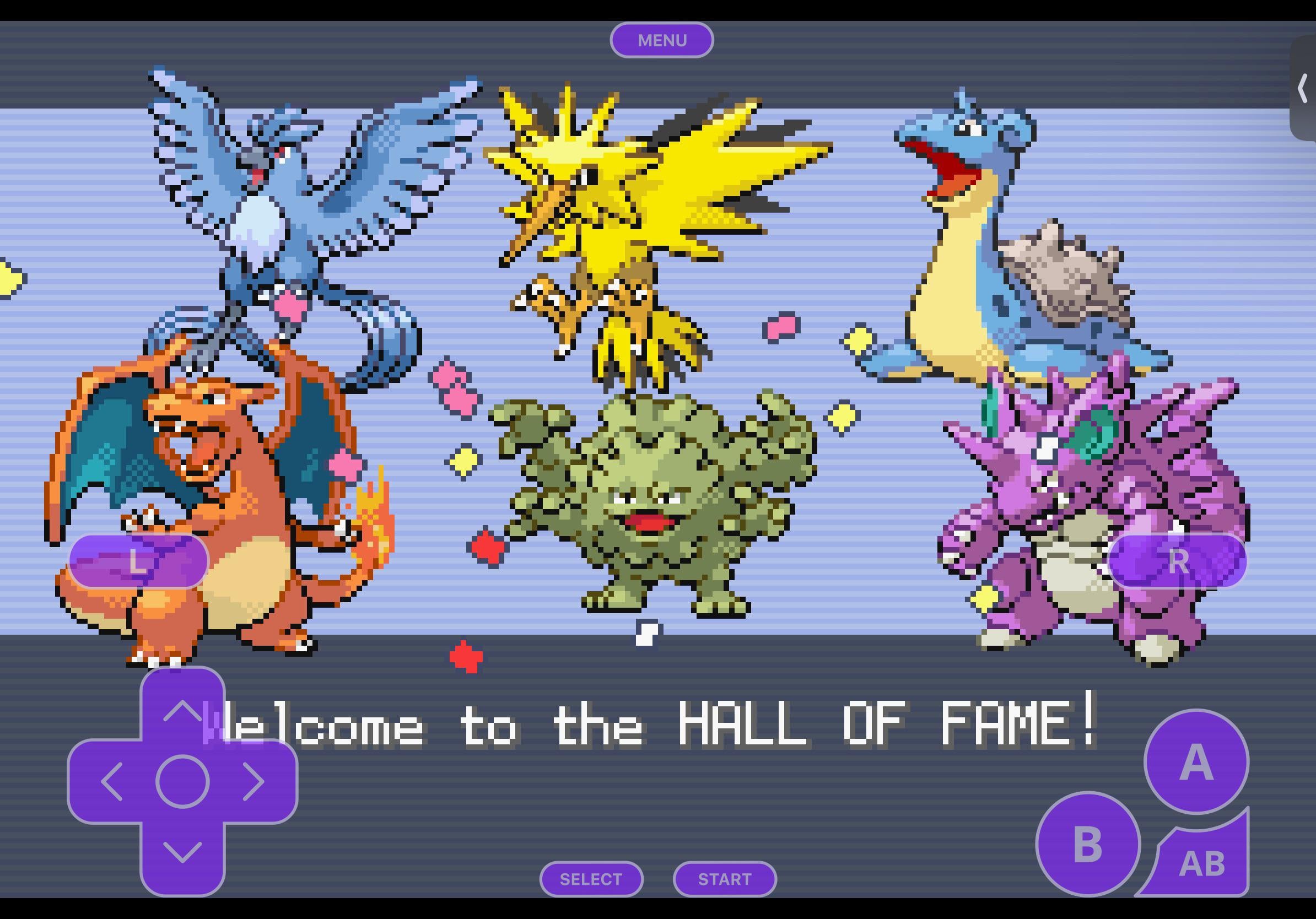The image size is (1316, 919).
Task: Tap the SELECT button
Action: [591, 879]
